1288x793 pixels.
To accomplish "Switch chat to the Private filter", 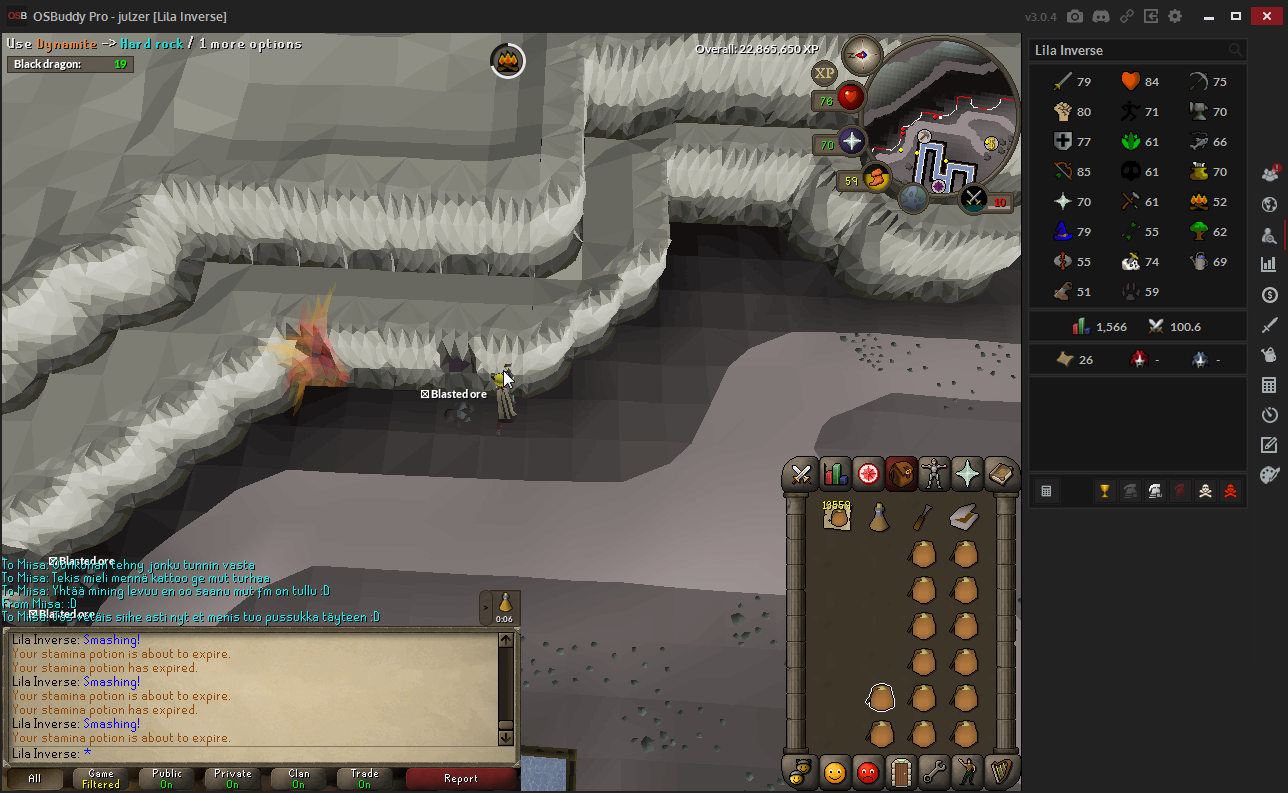I will pyautogui.click(x=232, y=778).
